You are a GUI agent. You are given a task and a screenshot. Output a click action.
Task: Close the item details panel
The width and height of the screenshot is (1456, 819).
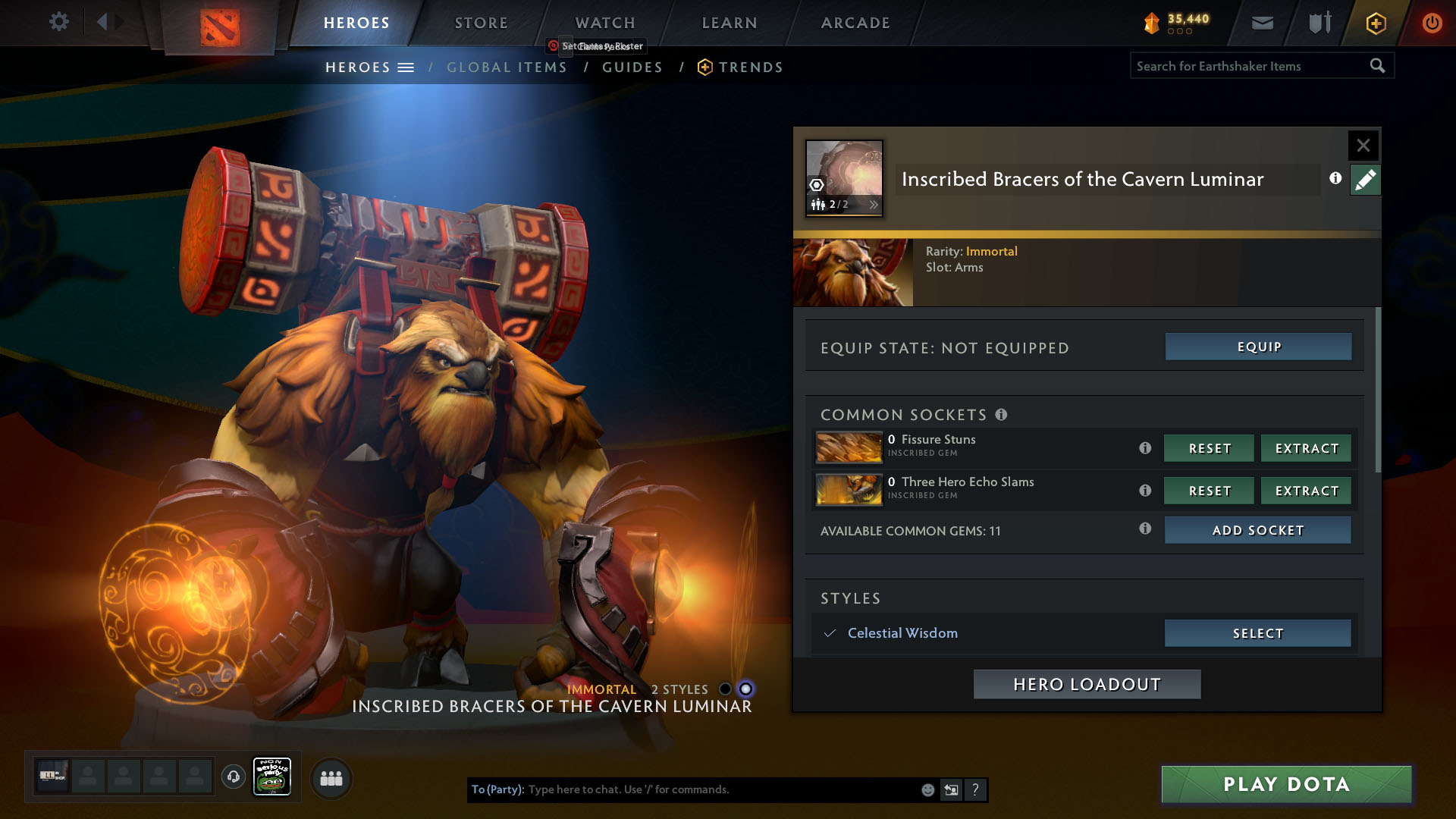[x=1363, y=145]
